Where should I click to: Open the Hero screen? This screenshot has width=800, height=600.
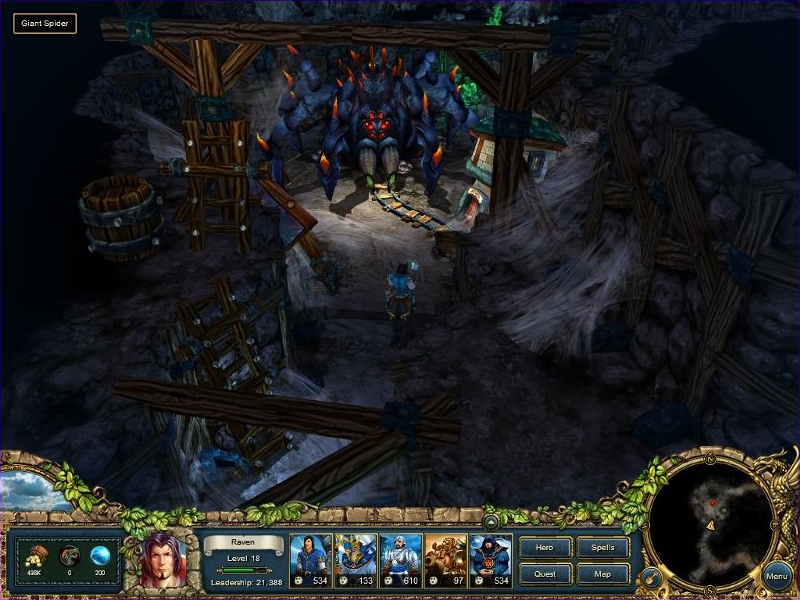(545, 548)
